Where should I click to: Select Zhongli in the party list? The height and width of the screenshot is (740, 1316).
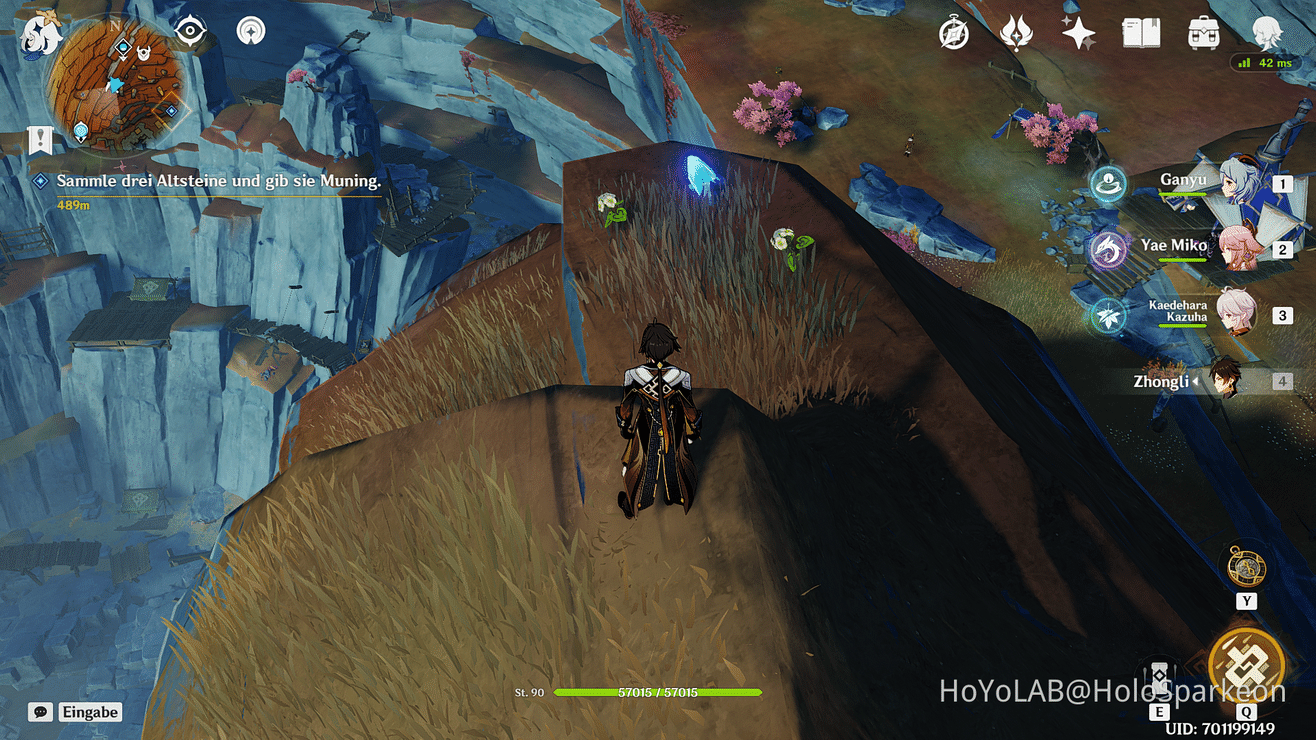[x=1222, y=381]
